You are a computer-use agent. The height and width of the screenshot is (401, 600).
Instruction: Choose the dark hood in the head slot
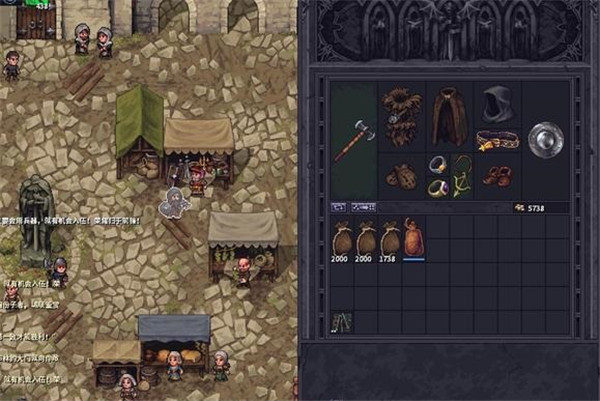coord(496,104)
